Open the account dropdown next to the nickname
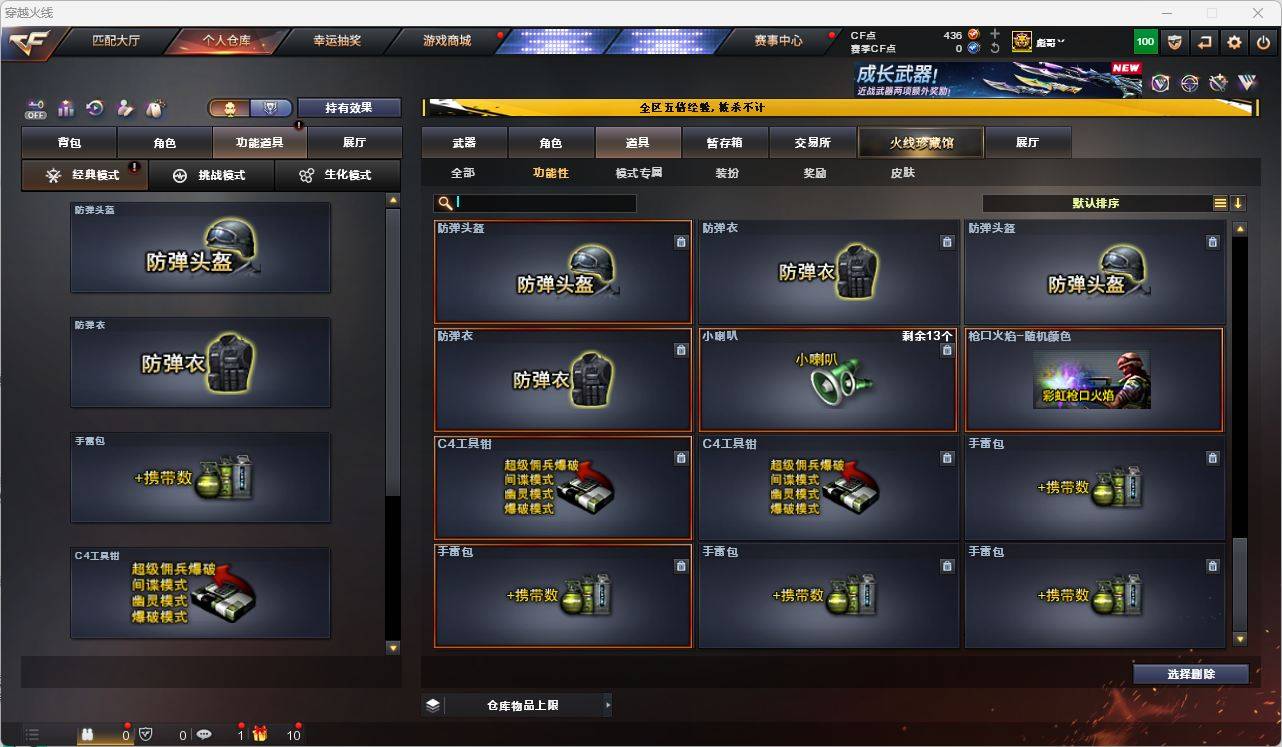1282x747 pixels. (1062, 41)
